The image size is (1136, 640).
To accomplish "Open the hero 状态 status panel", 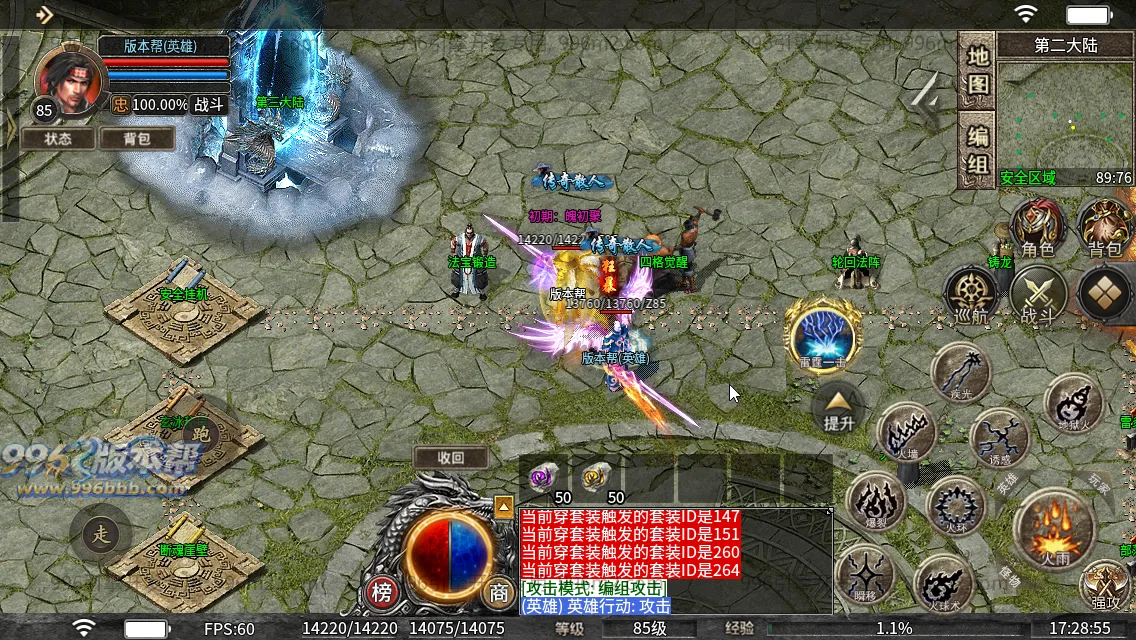I will [58, 139].
